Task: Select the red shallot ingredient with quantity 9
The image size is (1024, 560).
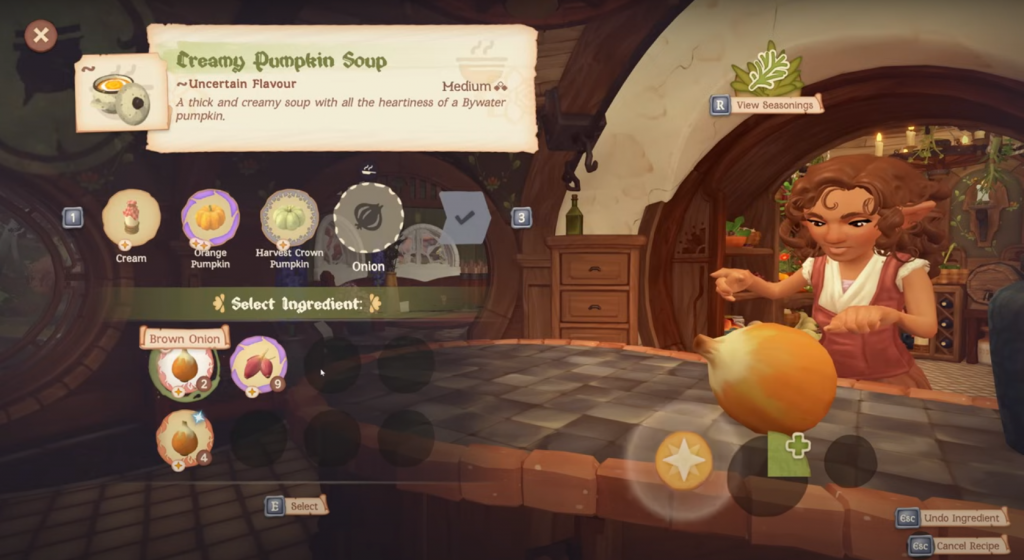Action: coord(258,366)
